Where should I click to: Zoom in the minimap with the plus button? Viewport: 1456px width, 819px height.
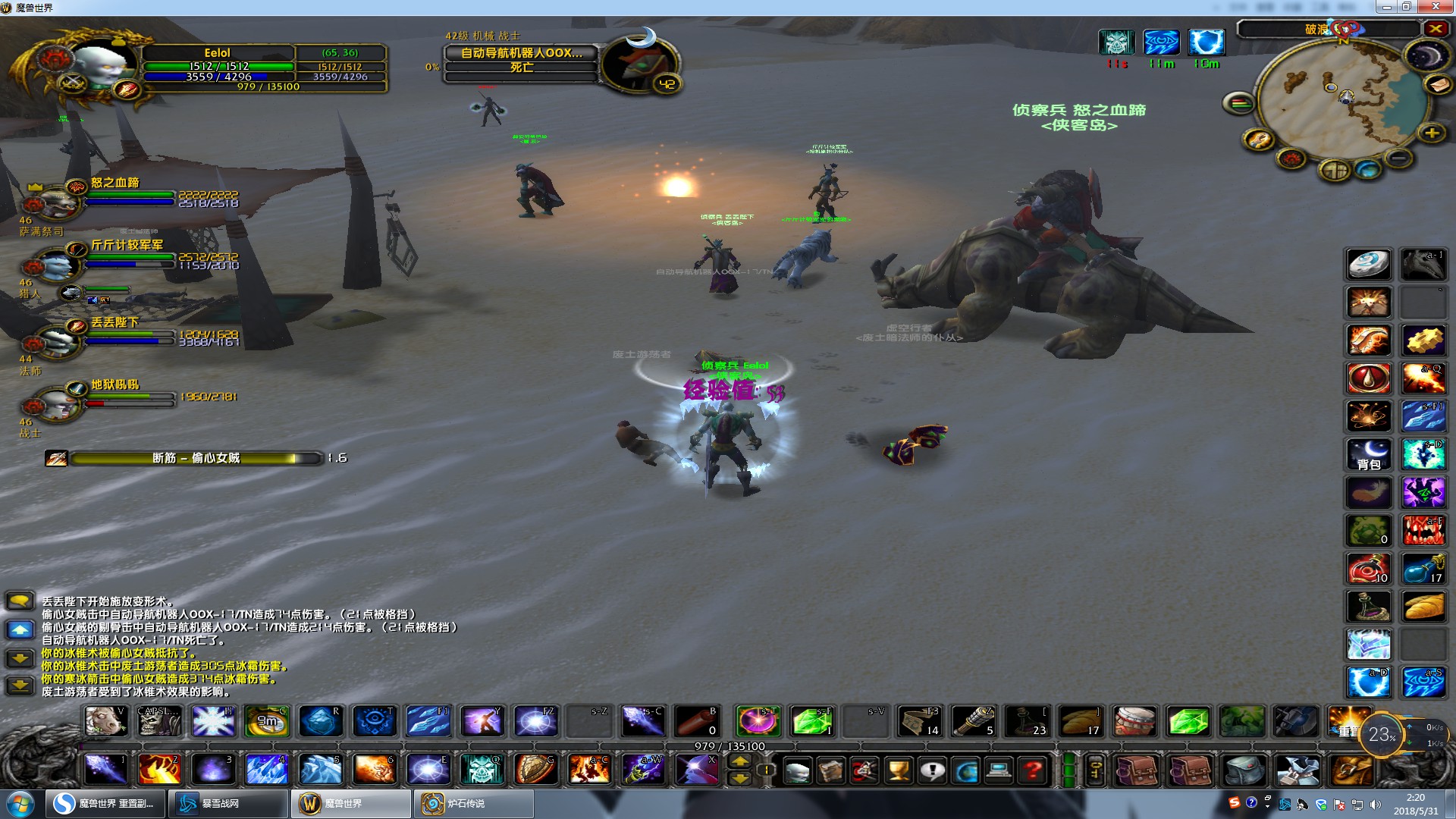point(1431,133)
